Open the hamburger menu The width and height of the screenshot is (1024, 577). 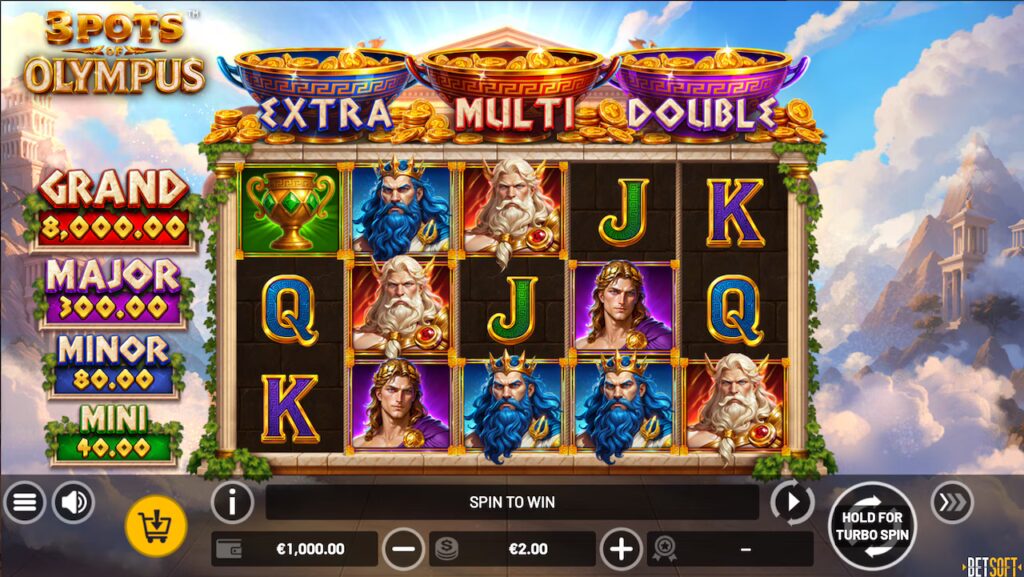[x=24, y=502]
